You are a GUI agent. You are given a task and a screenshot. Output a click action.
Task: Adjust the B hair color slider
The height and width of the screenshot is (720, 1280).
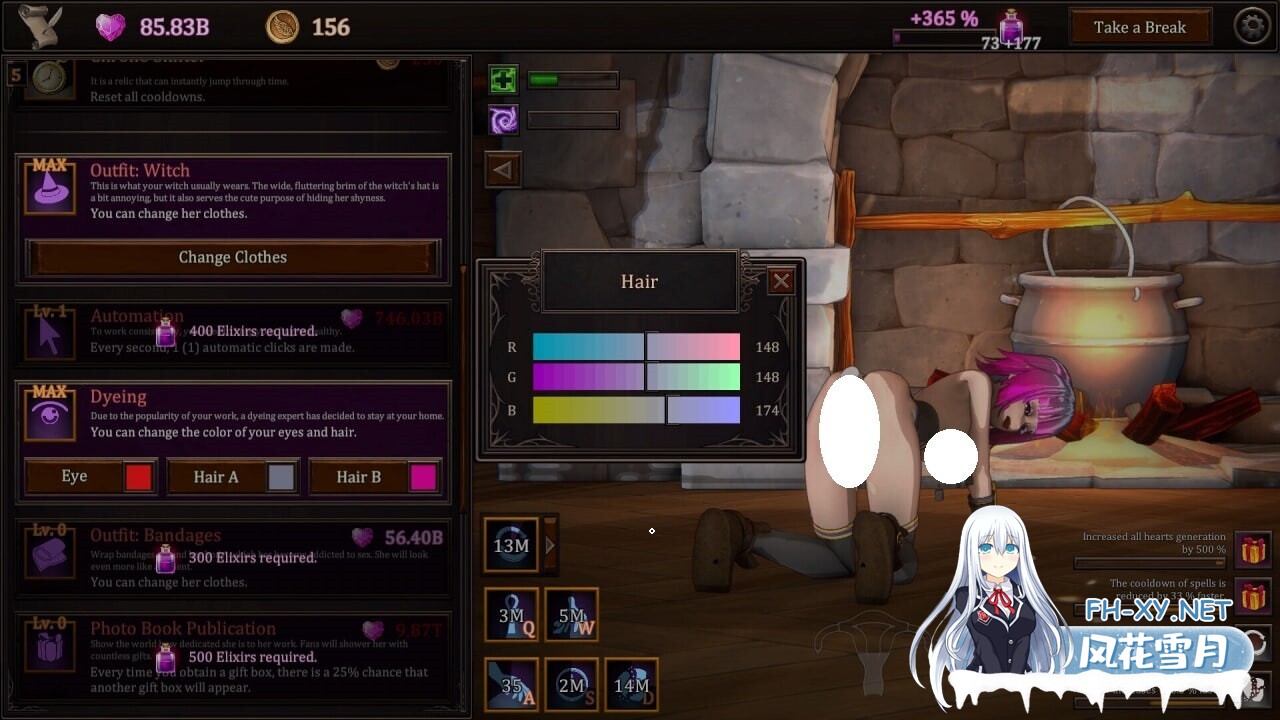pyautogui.click(x=666, y=410)
